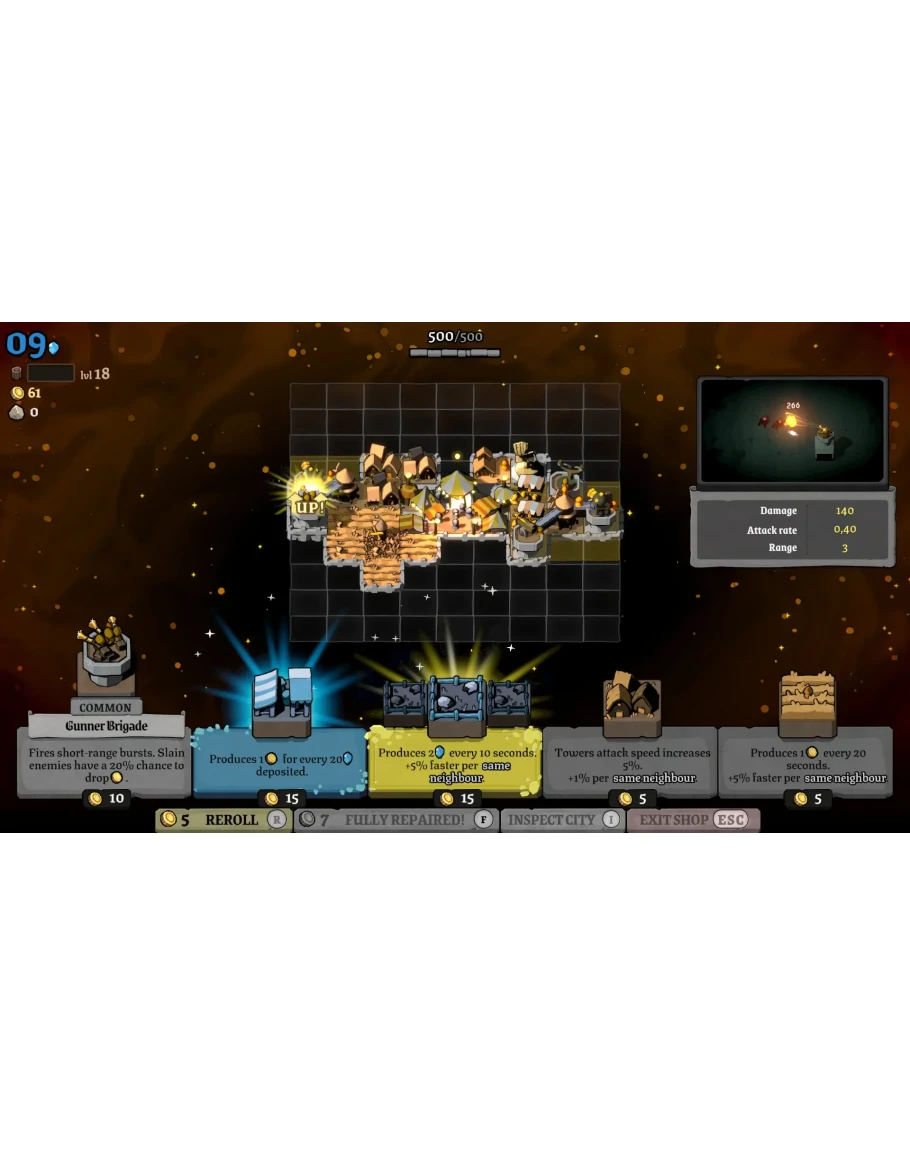Click the Fully Repaired button
Viewport: 910px width, 1155px height.
pos(396,820)
